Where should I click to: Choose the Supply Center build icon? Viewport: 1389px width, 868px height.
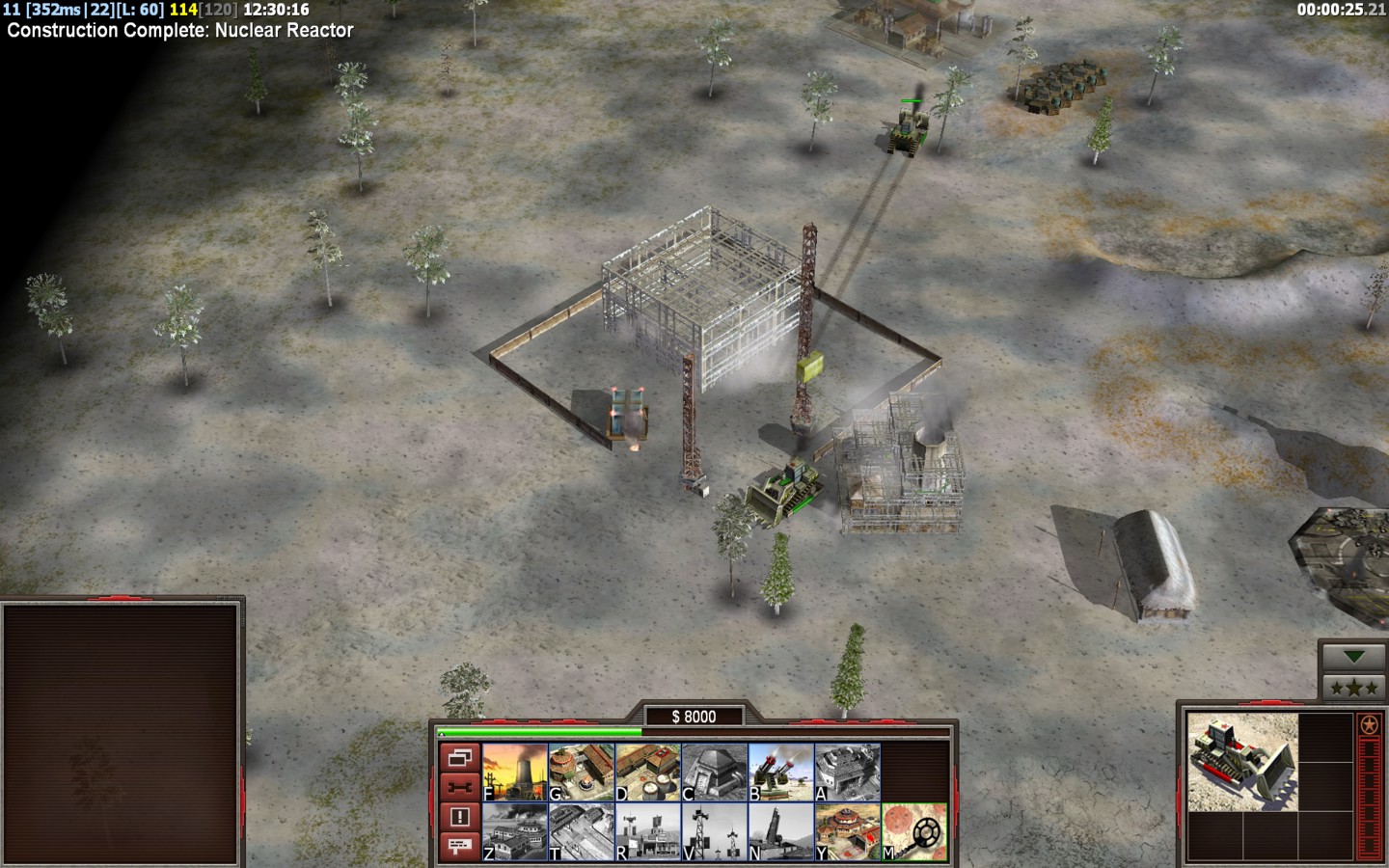pyautogui.click(x=647, y=772)
